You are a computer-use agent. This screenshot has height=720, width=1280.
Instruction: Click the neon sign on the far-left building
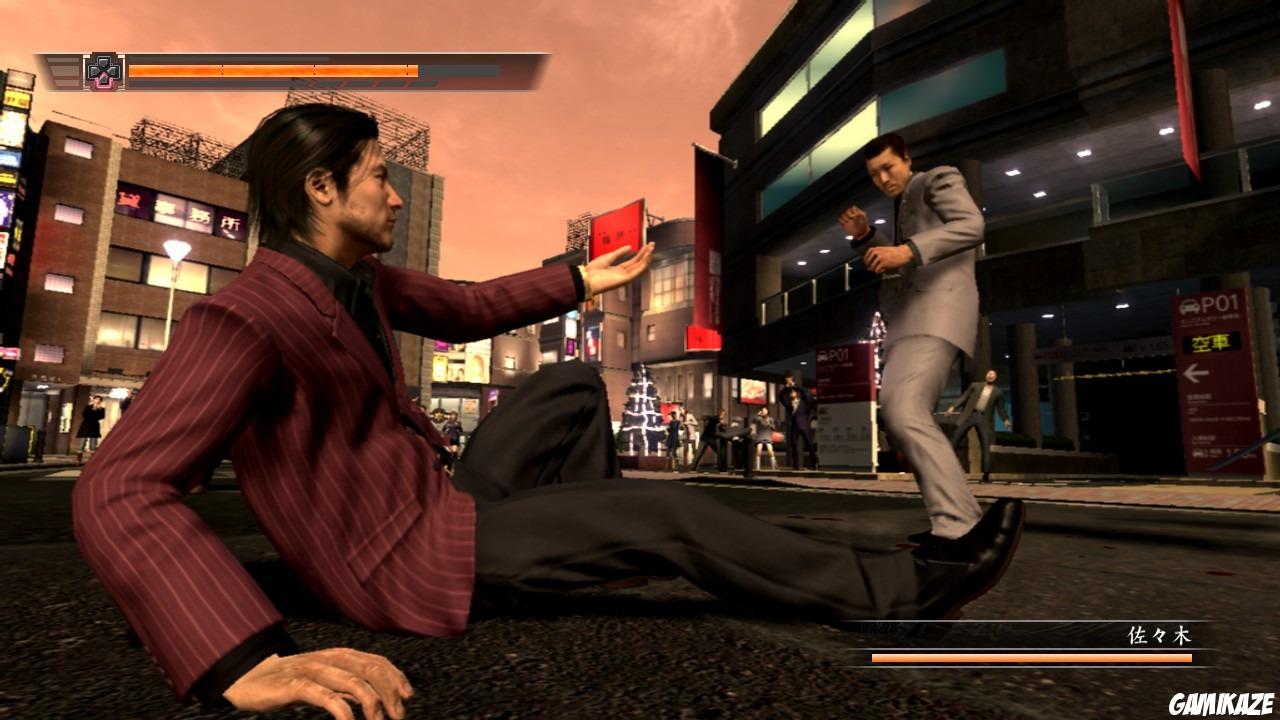15,100
